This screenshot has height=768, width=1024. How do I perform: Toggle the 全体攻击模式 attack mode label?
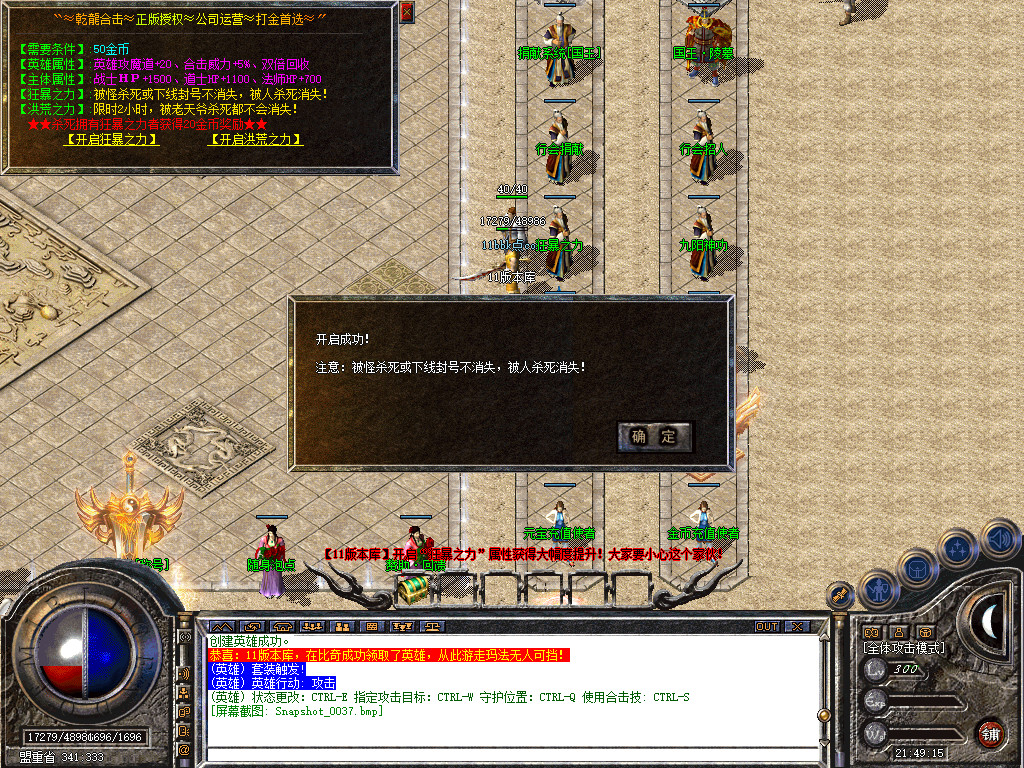[904, 648]
